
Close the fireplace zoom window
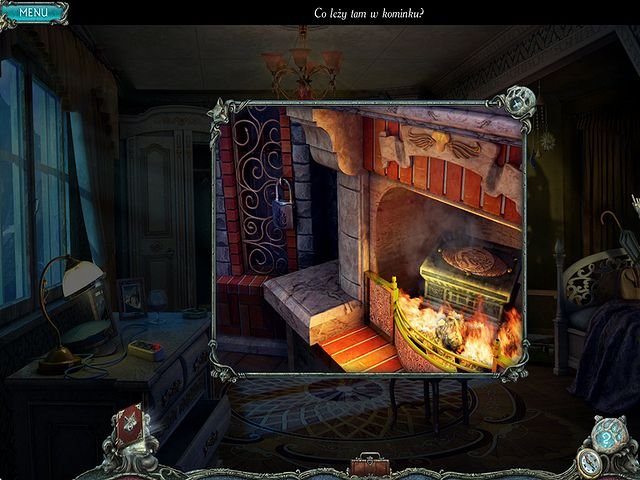point(518,101)
